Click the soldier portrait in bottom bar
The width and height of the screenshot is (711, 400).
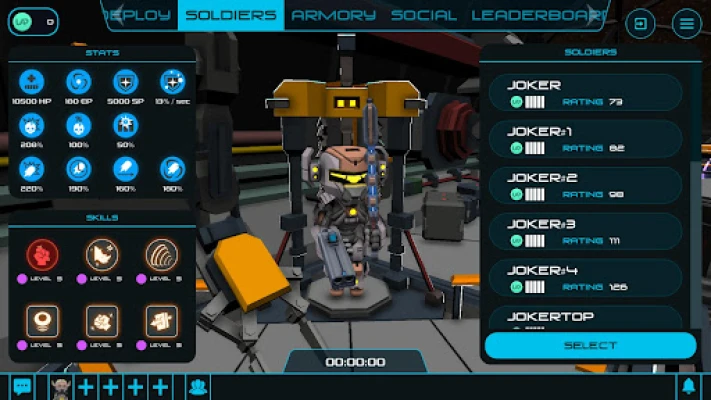point(59,387)
